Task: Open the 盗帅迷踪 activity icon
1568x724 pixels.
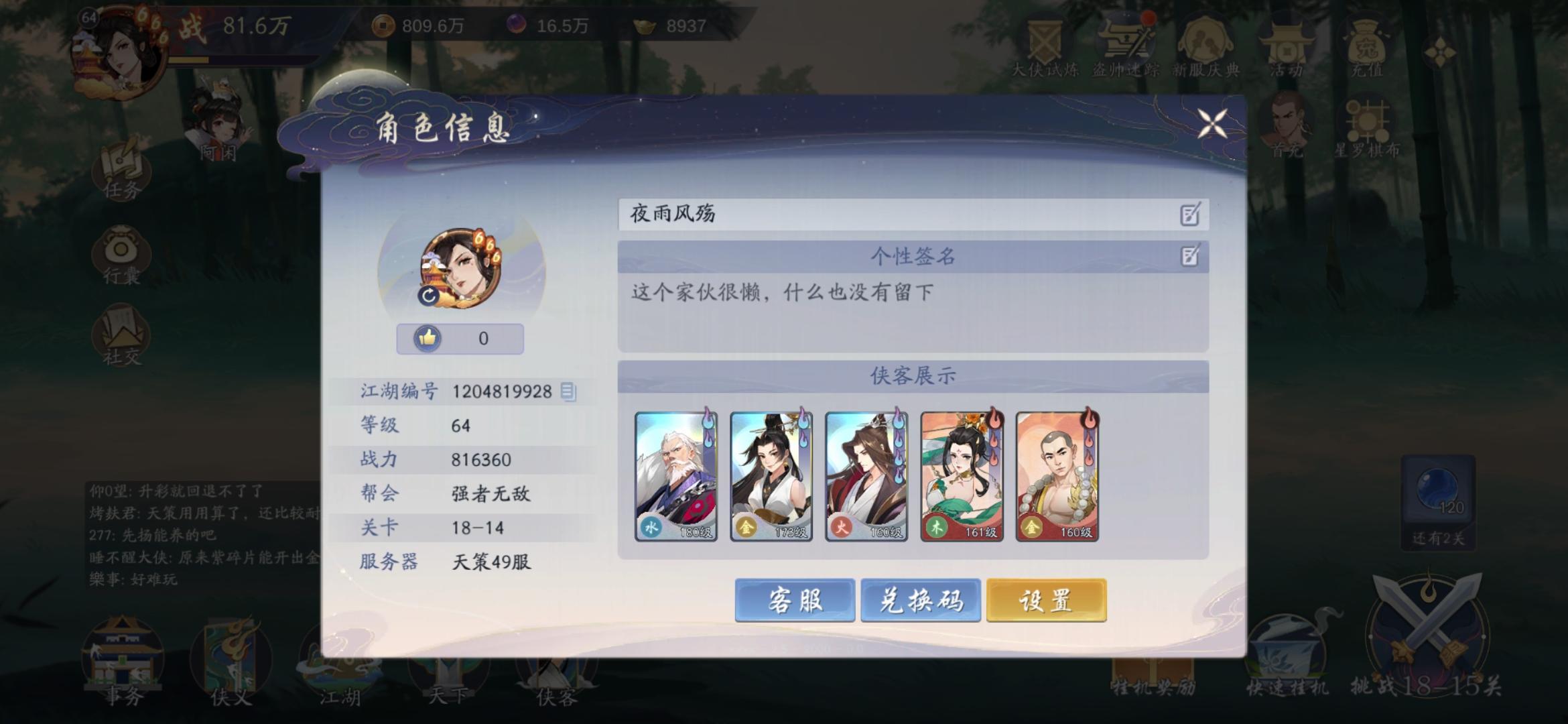Action: (1126, 47)
